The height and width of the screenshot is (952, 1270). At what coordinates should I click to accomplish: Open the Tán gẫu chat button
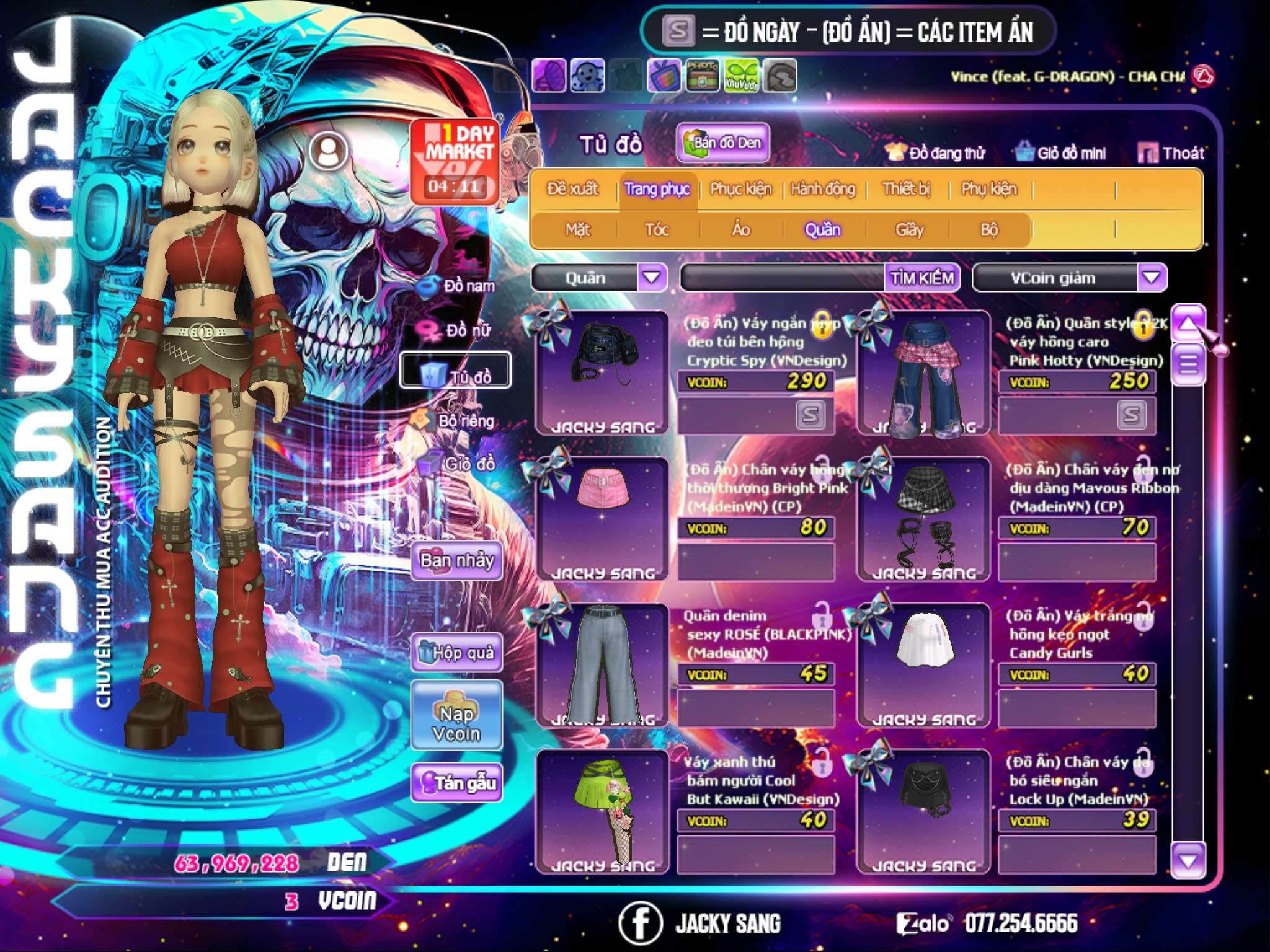[456, 783]
